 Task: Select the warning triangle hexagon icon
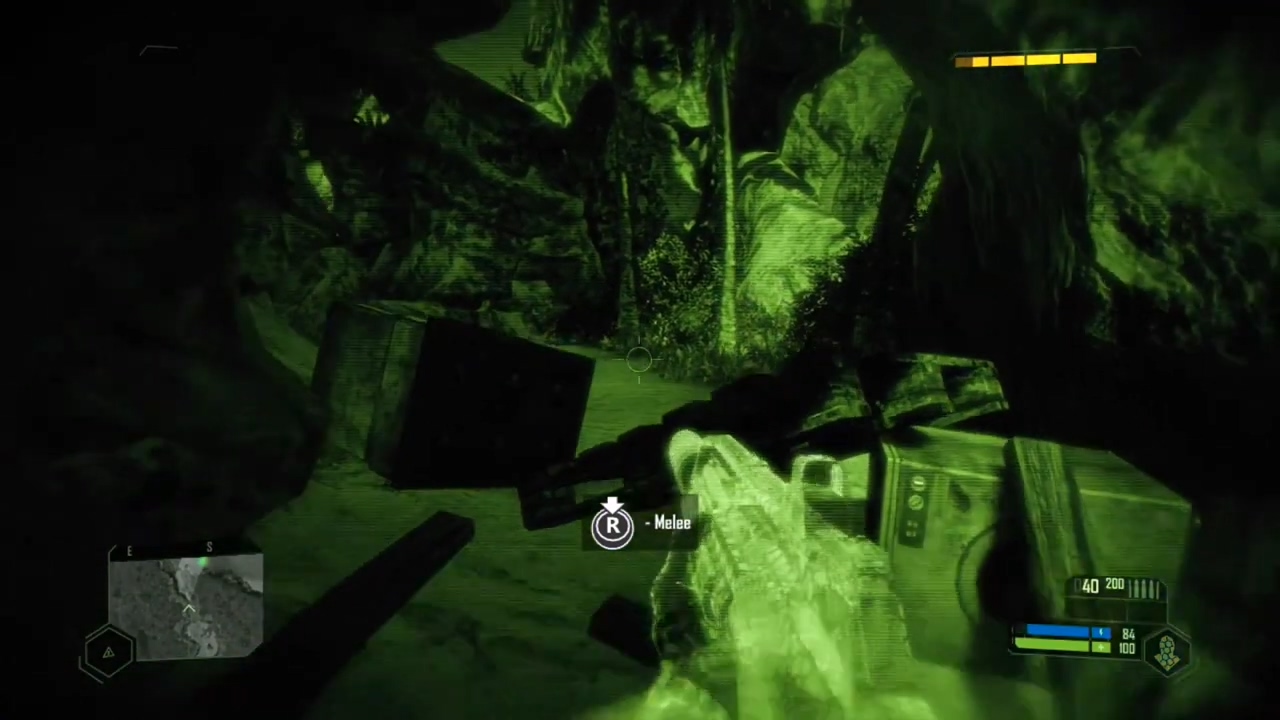coord(108,653)
